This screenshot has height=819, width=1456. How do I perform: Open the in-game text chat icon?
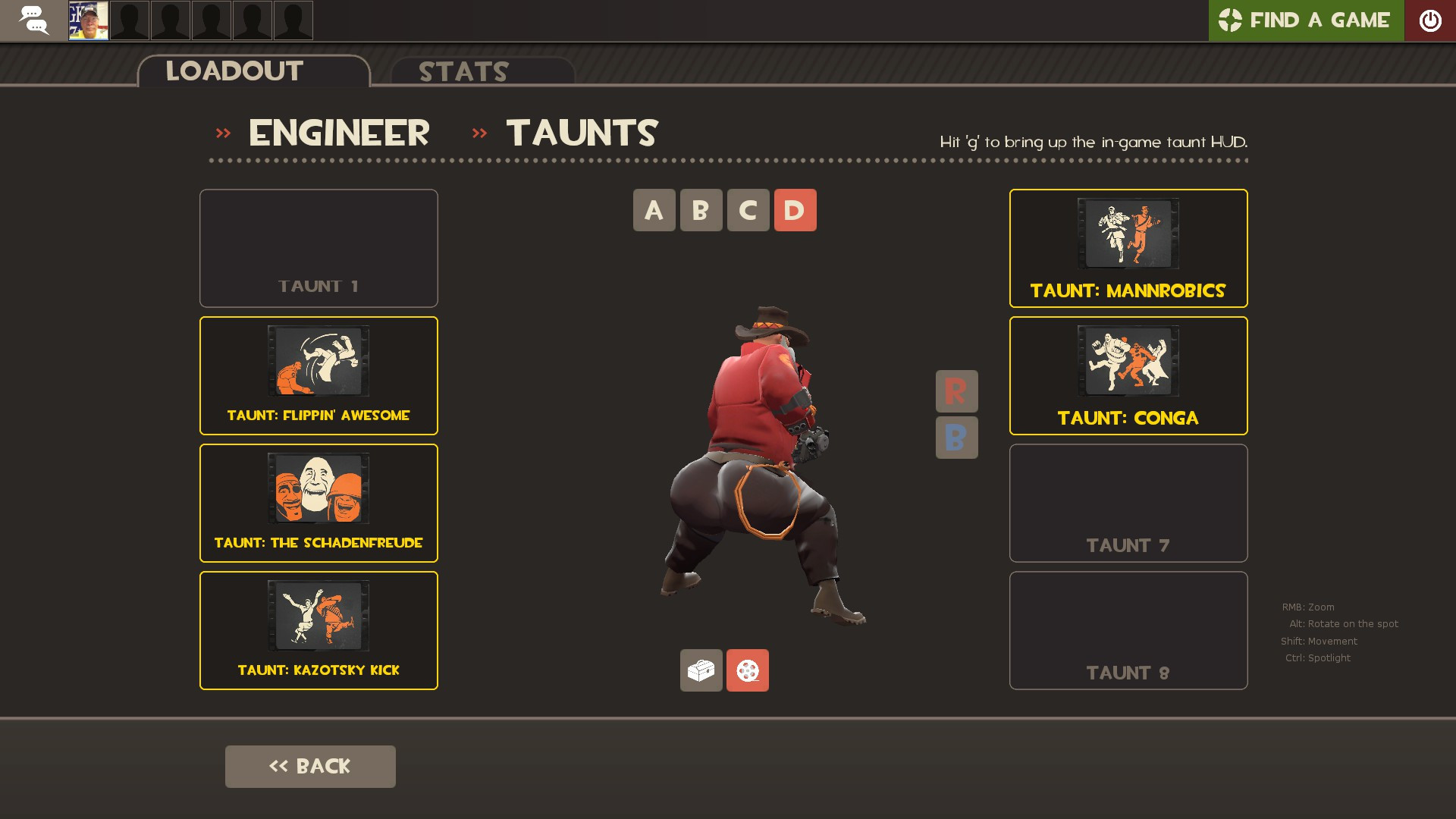point(33,20)
